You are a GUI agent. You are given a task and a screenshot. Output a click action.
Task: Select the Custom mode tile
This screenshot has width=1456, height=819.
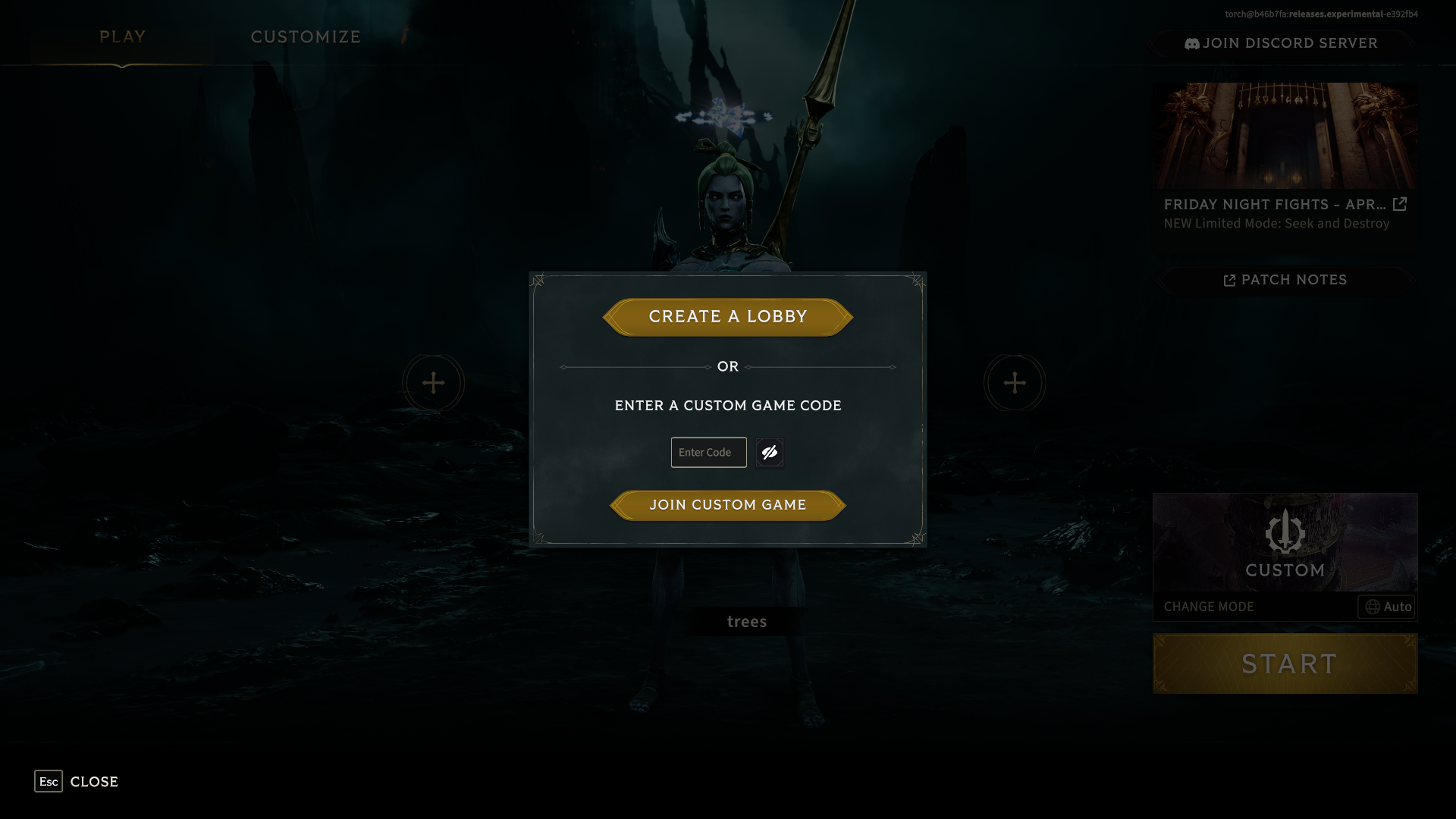pyautogui.click(x=1285, y=543)
